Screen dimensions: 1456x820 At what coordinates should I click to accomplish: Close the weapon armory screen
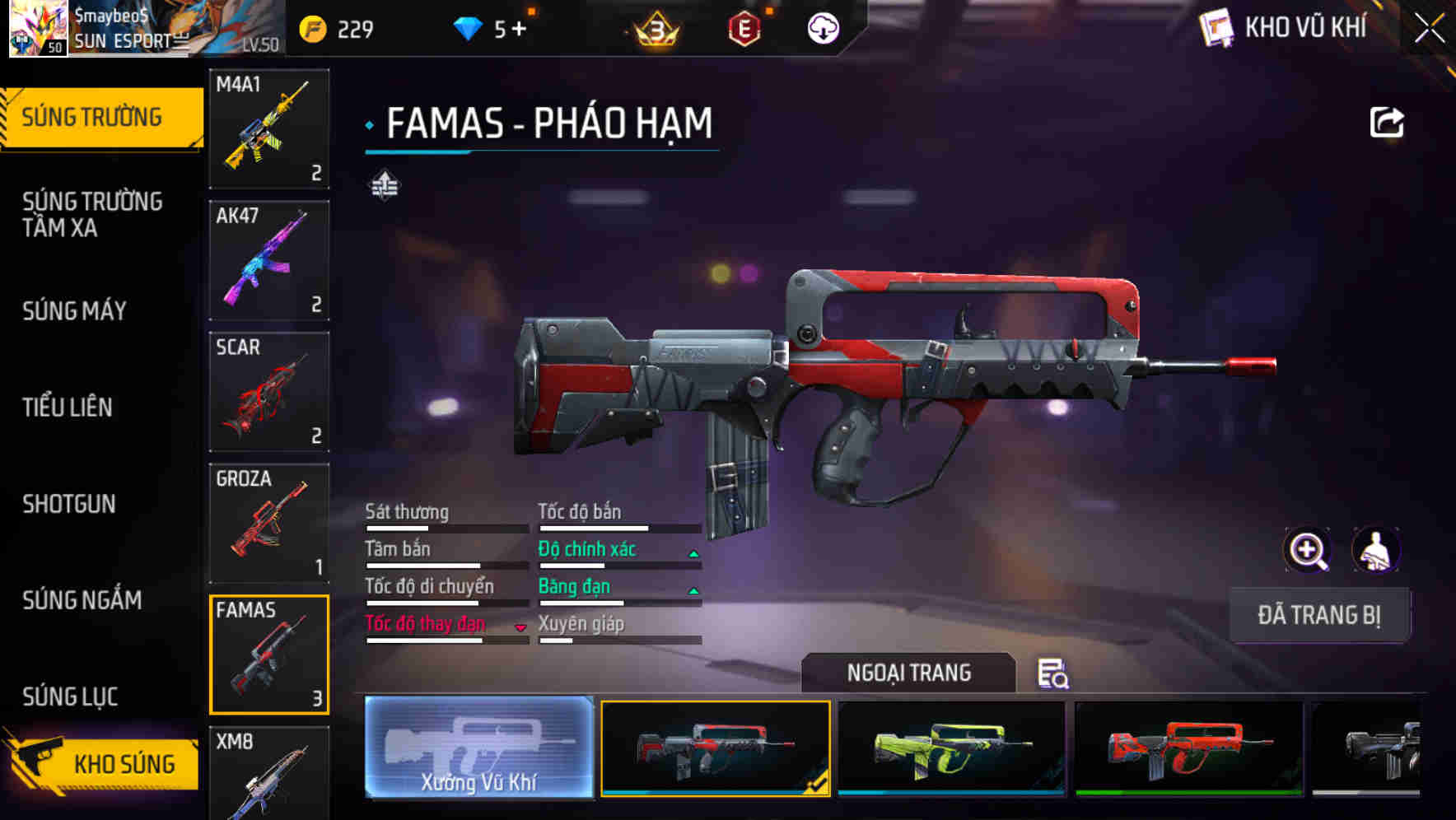pos(1429,29)
